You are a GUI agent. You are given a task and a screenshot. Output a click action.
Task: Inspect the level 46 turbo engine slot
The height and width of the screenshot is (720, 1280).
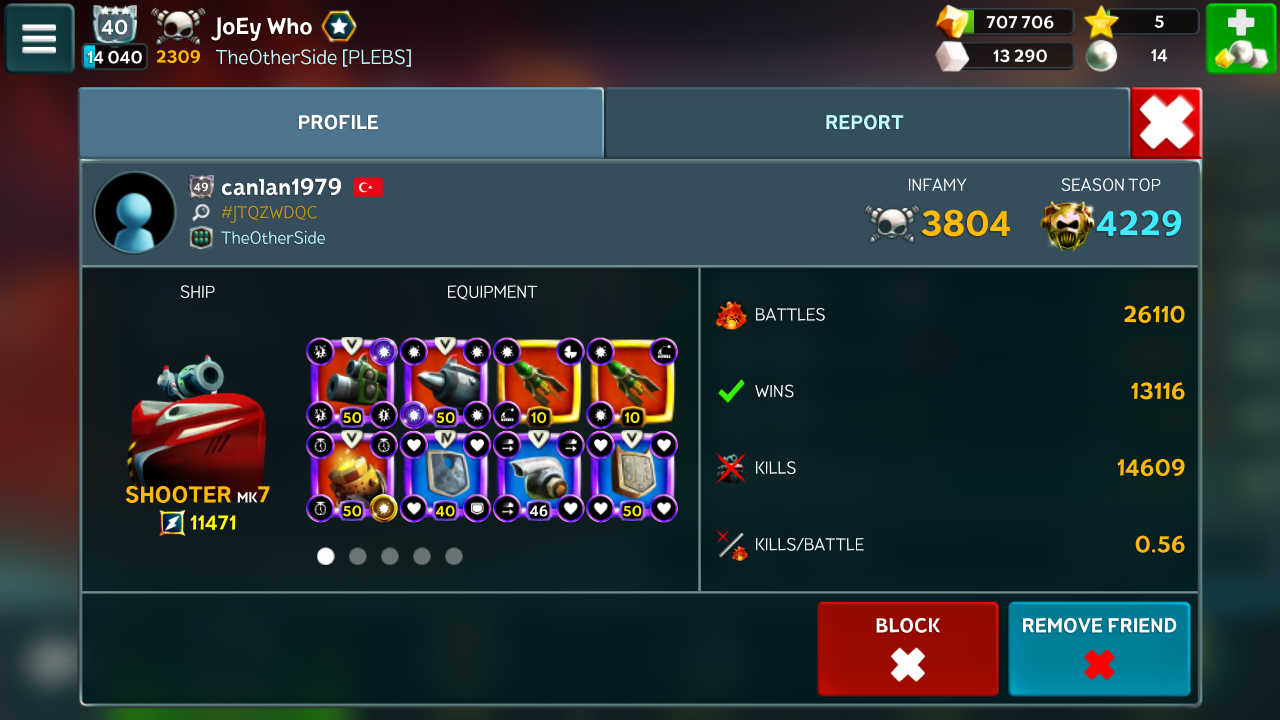tap(538, 477)
